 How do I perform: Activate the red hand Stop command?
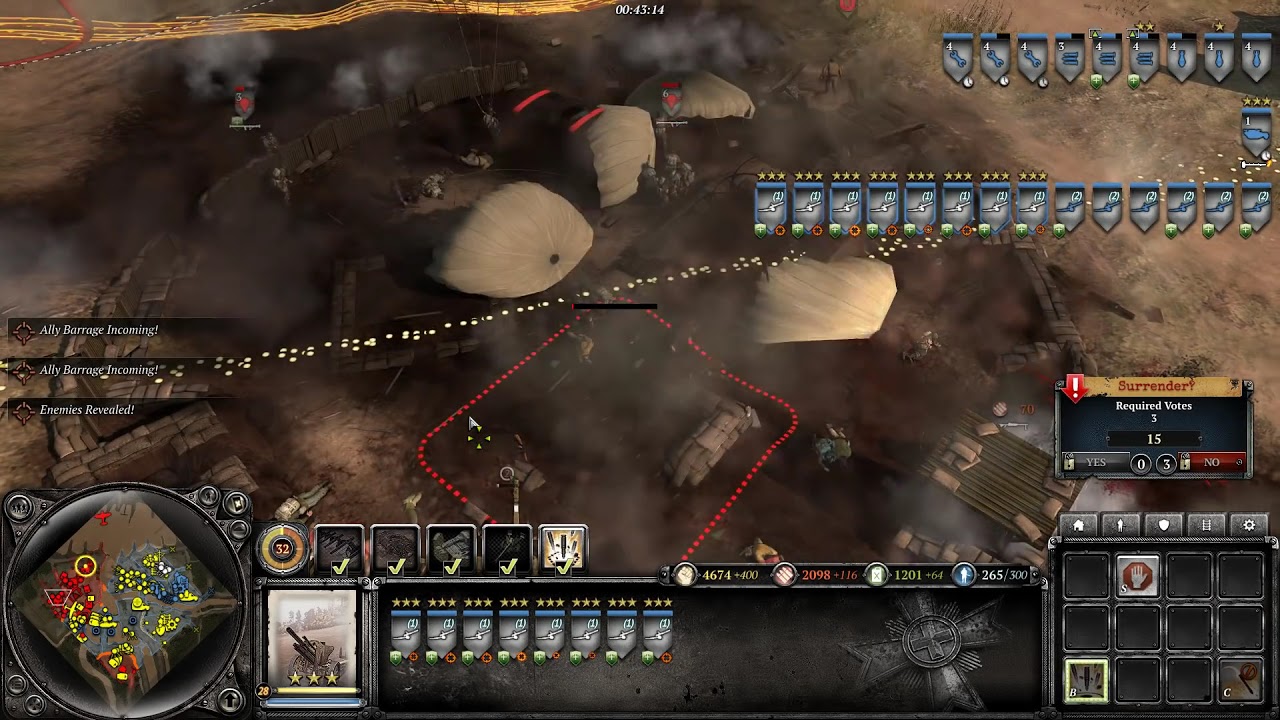(x=1138, y=577)
